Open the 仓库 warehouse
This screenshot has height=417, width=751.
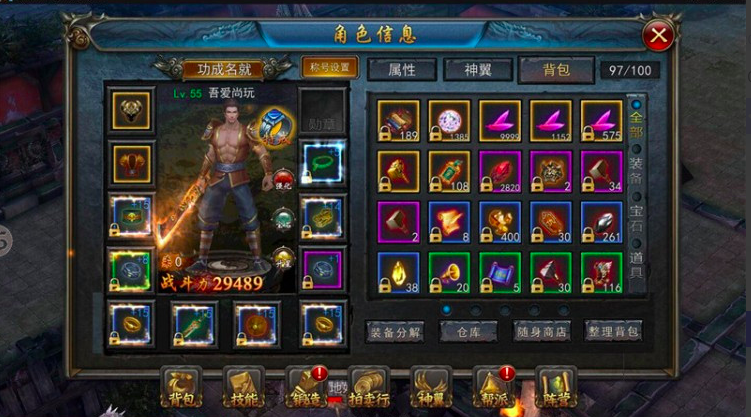point(470,331)
